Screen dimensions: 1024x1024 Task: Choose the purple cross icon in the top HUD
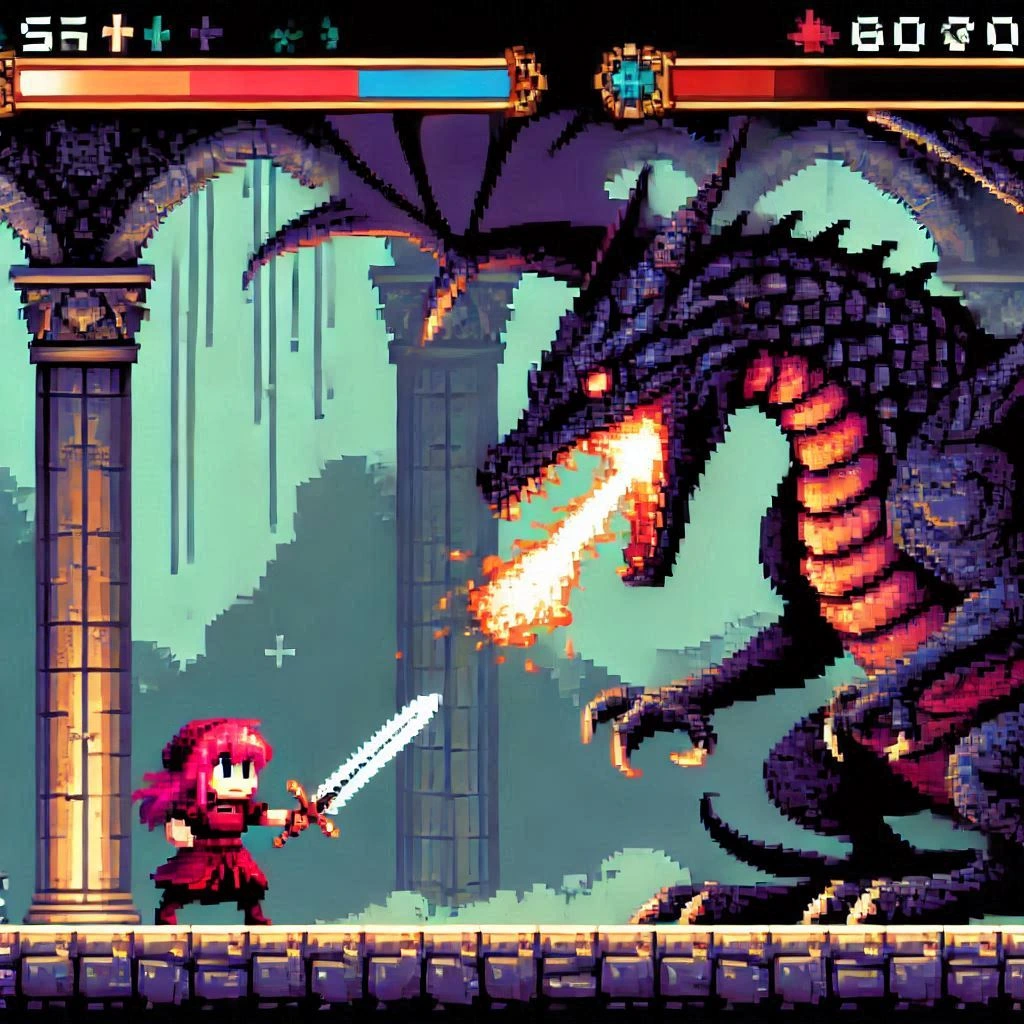pos(206,33)
